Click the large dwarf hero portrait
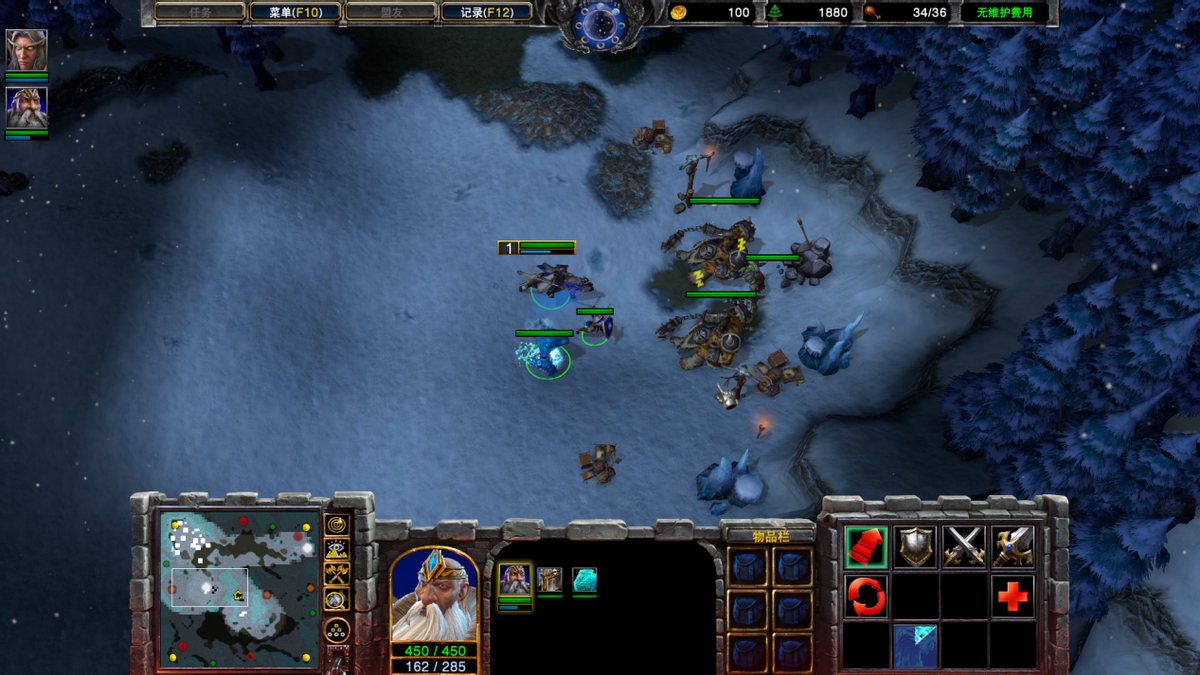Image resolution: width=1200 pixels, height=675 pixels. (434, 595)
